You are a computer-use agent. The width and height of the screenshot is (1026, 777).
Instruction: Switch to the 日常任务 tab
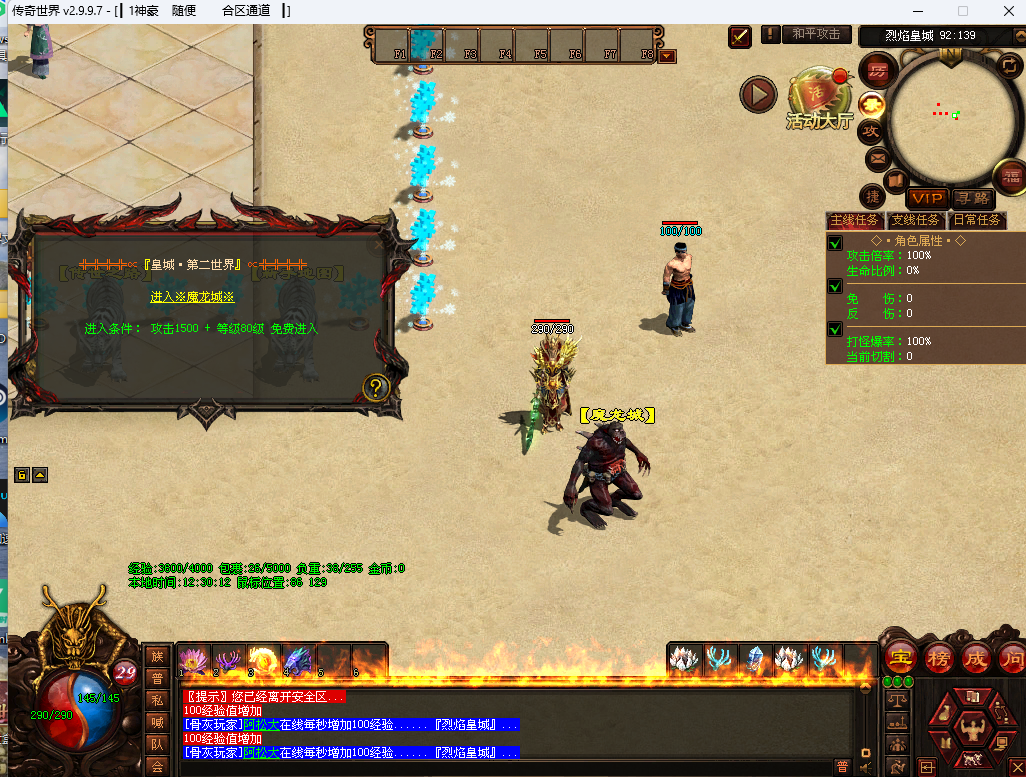coord(975,220)
